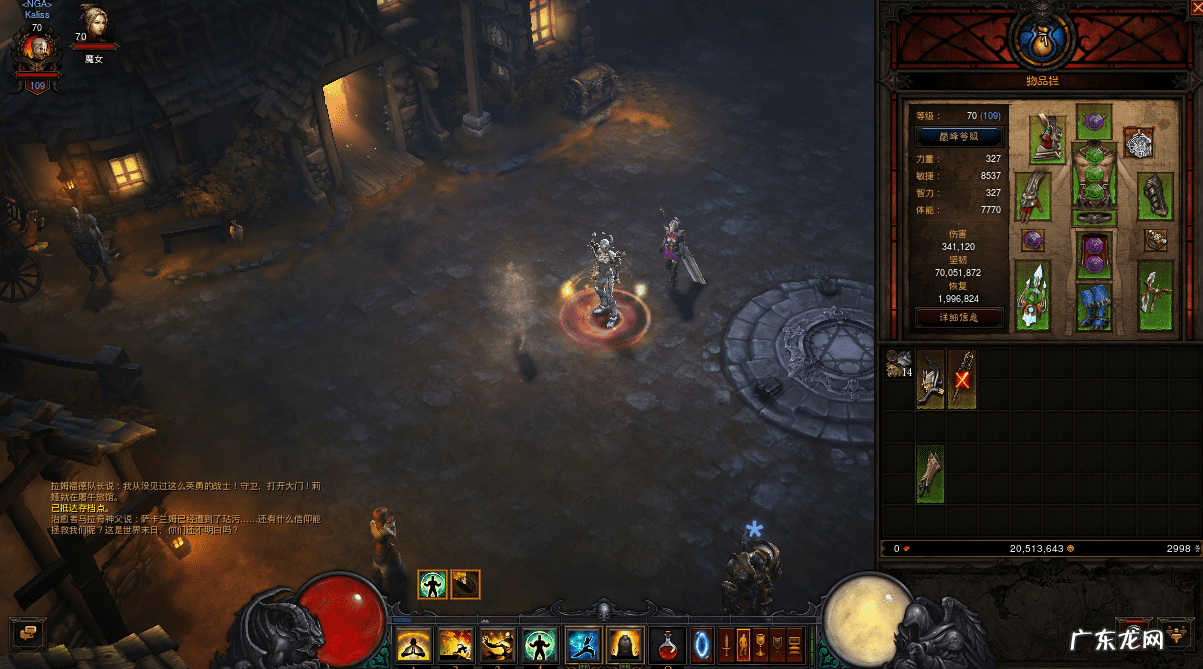This screenshot has width=1203, height=669.
Task: Open the chalice menu button
Action: click(x=760, y=644)
